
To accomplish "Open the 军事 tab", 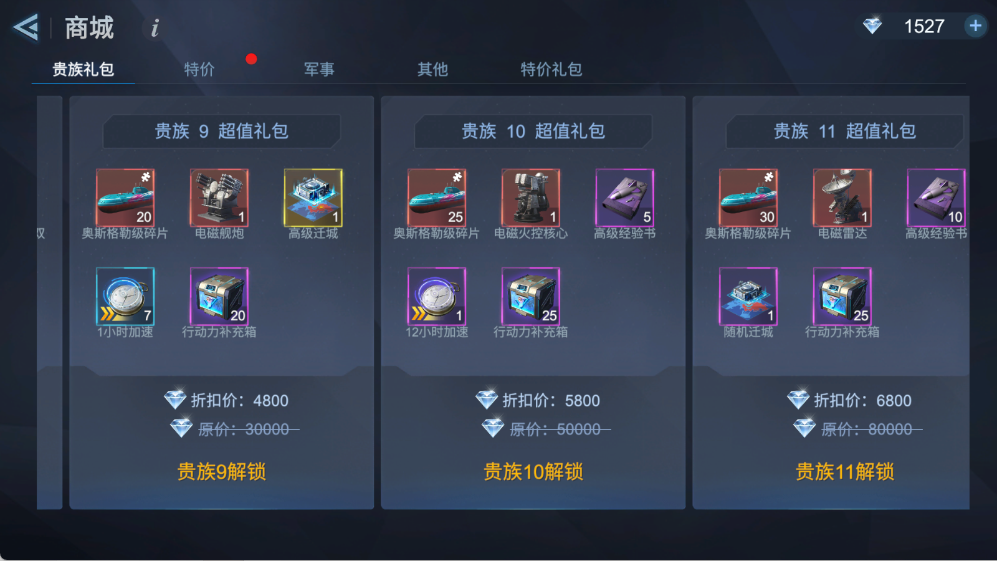I will point(319,69).
